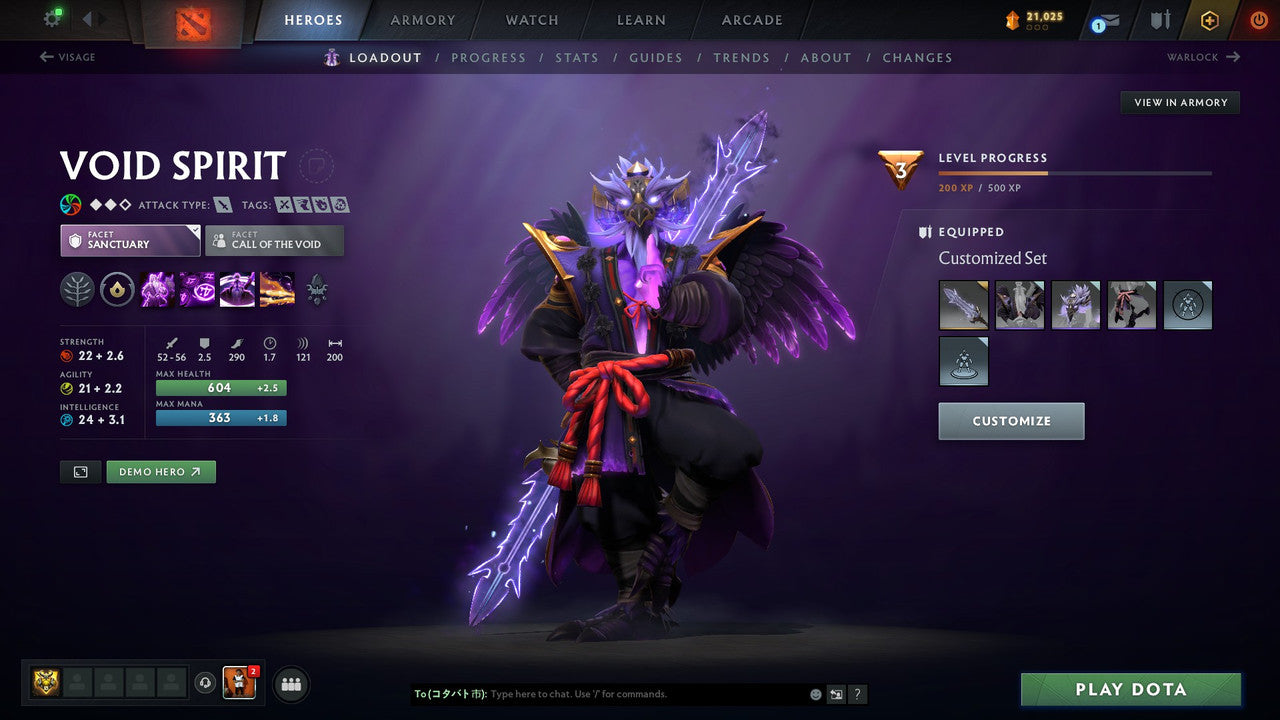Viewport: 1280px width, 720px height.
Task: Click the red power exit icon
Action: click(x=1258, y=19)
